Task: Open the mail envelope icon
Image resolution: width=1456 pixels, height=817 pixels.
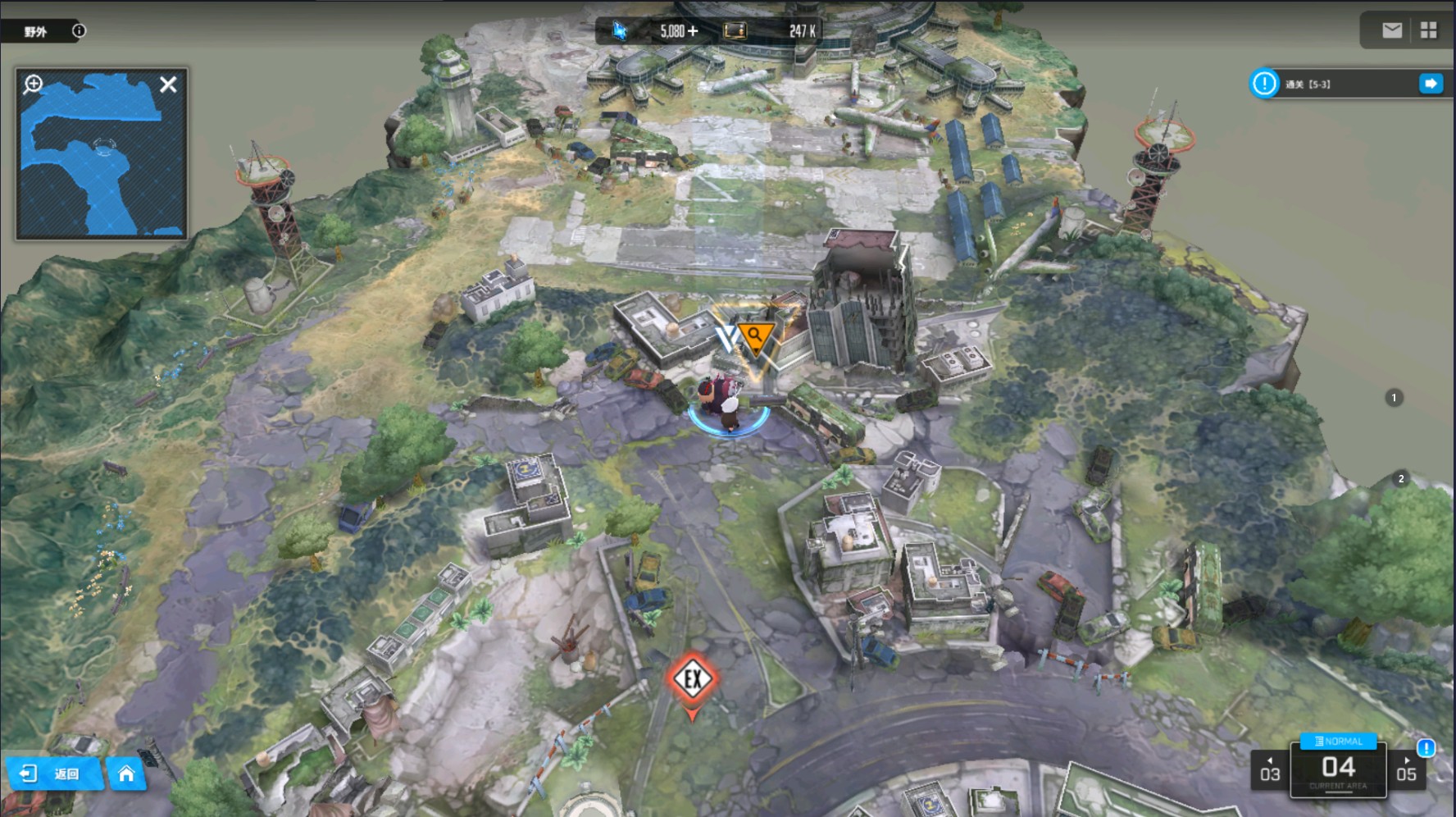Action: pos(1392,30)
